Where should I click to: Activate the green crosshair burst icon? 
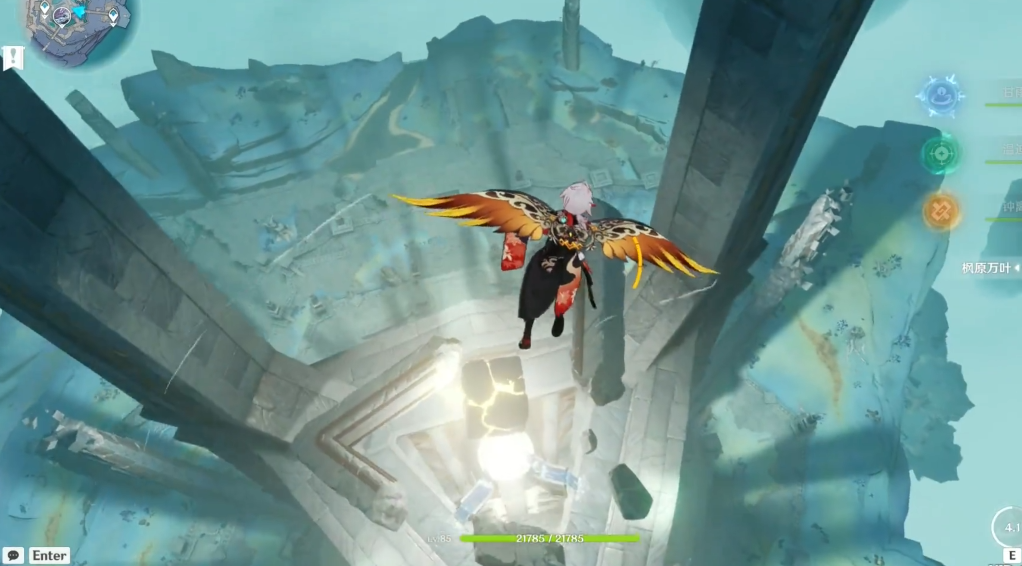[x=940, y=154]
